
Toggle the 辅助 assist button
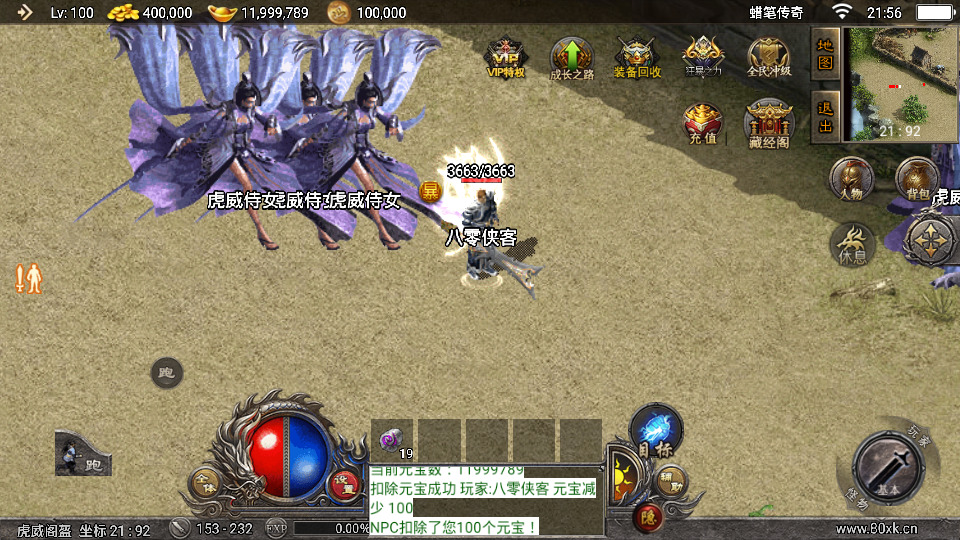point(672,480)
